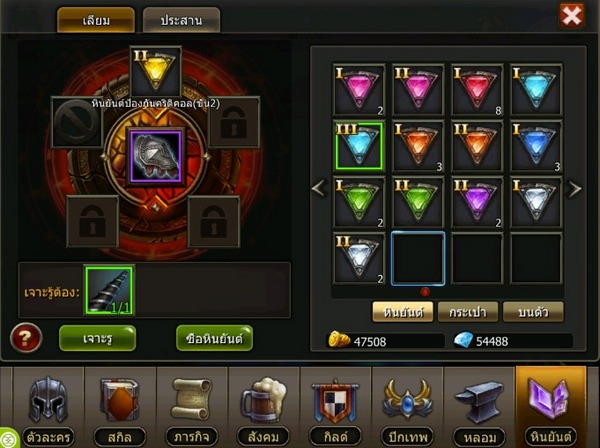Go to the previous gem page
600x448 pixels.
coord(319,188)
